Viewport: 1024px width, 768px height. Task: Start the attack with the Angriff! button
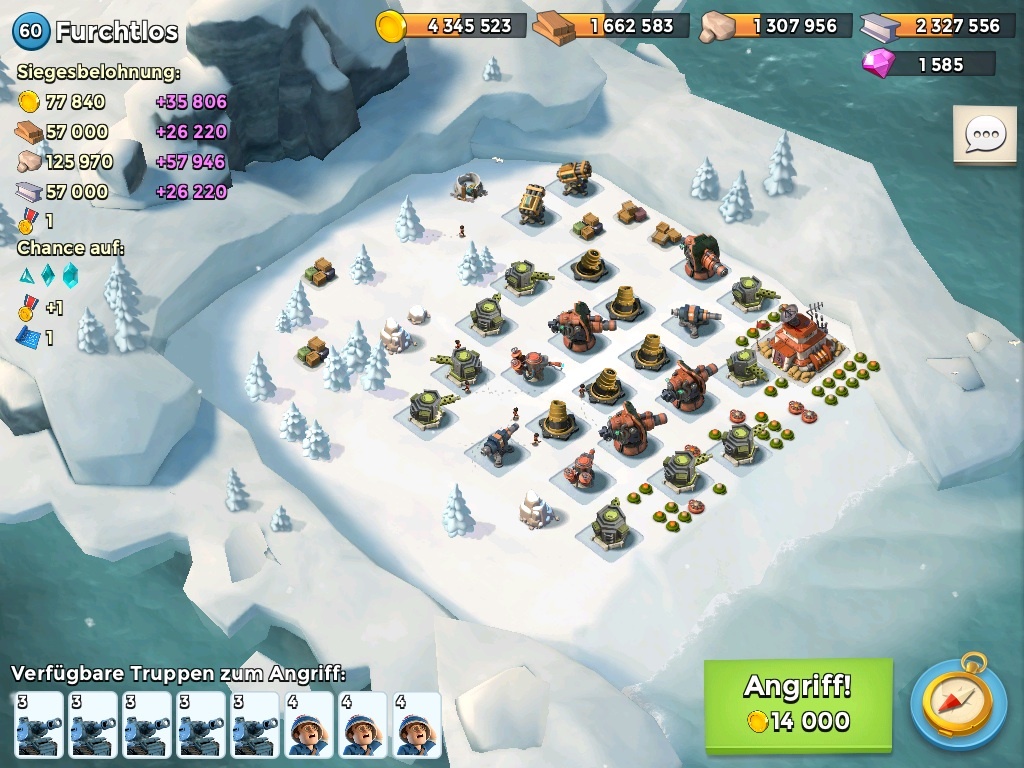point(797,704)
